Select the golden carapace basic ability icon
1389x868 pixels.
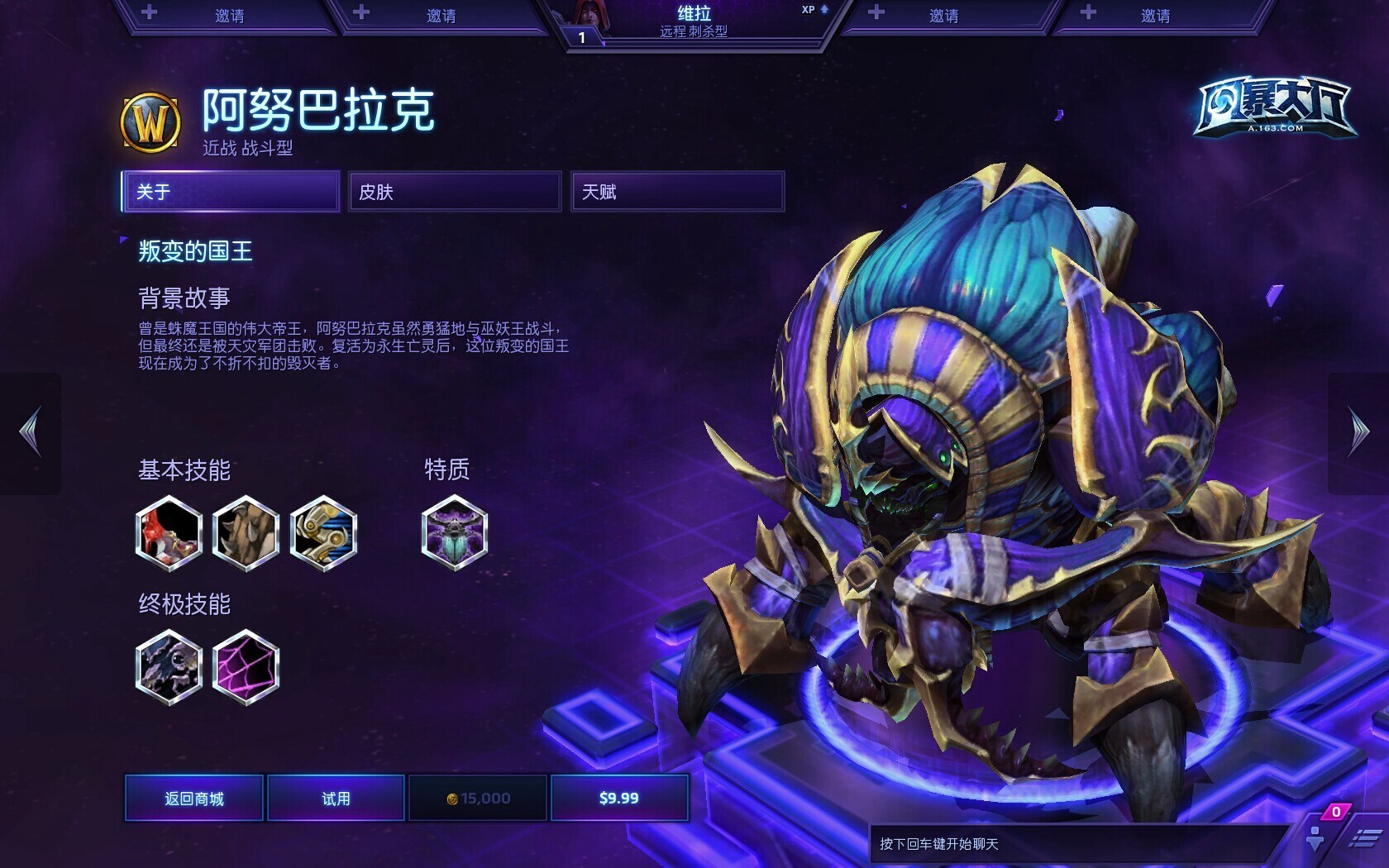point(323,533)
